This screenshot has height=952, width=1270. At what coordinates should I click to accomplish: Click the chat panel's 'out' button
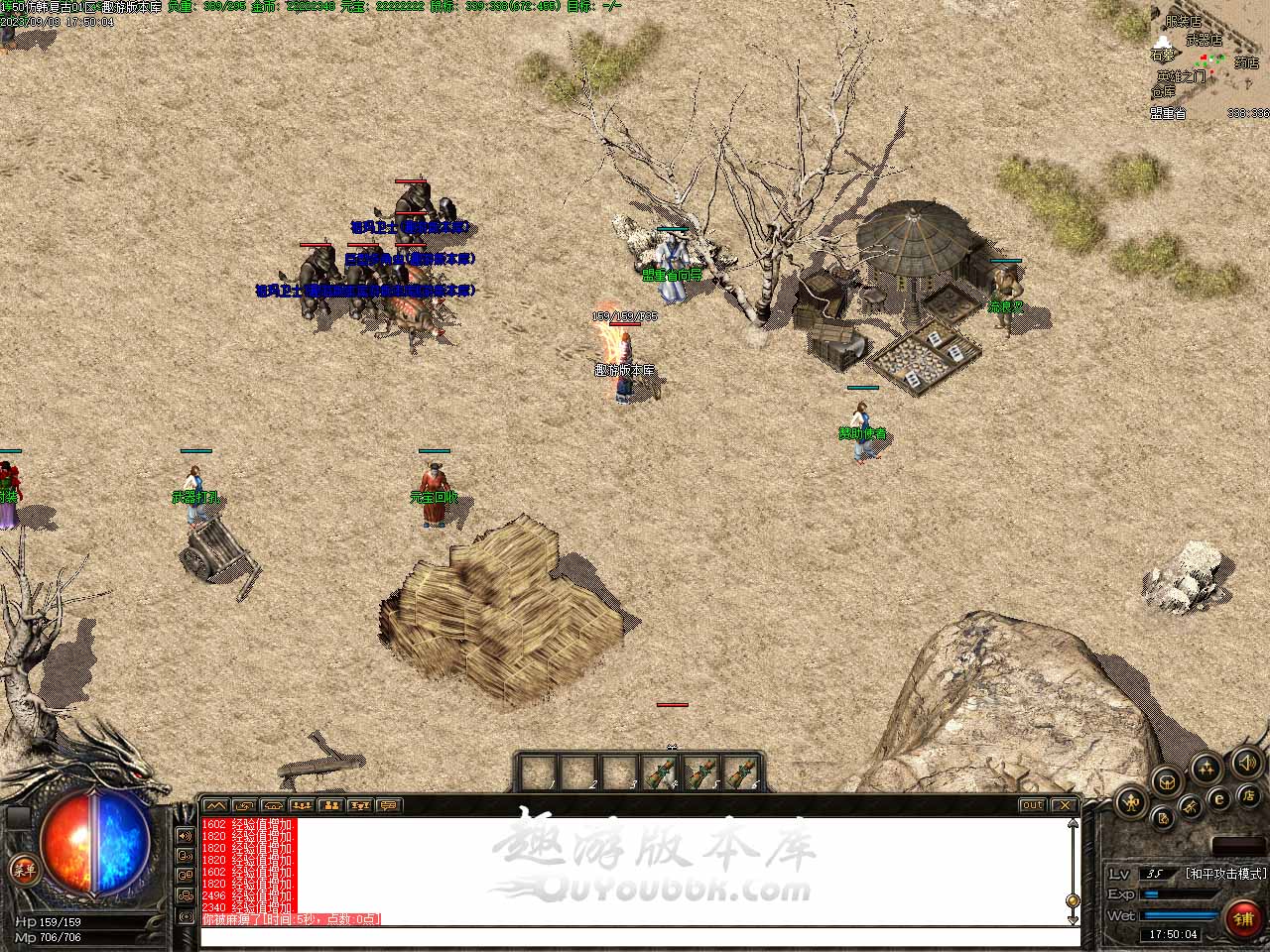(1032, 805)
